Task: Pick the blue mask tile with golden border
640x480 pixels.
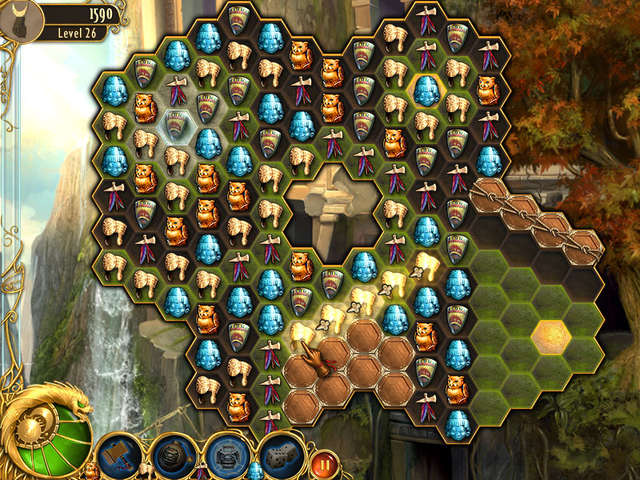Action: click(427, 90)
